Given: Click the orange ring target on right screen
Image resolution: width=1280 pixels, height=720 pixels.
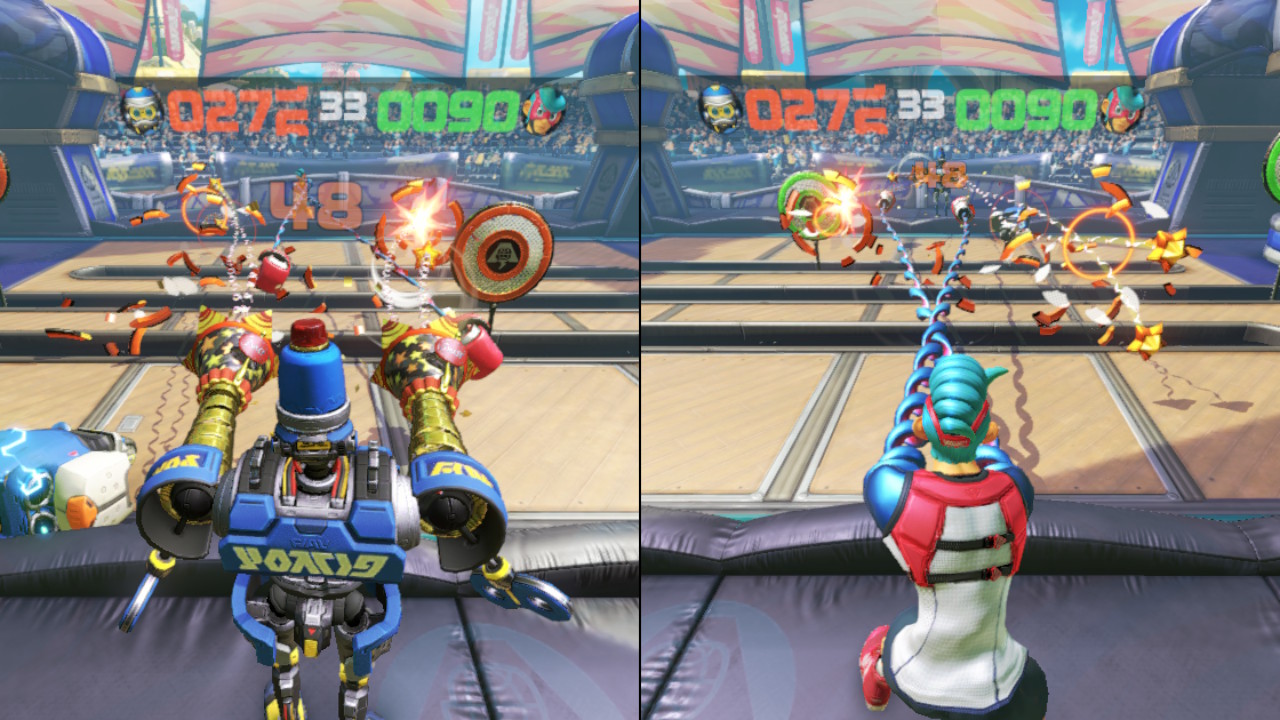Looking at the screenshot, I should [1096, 241].
